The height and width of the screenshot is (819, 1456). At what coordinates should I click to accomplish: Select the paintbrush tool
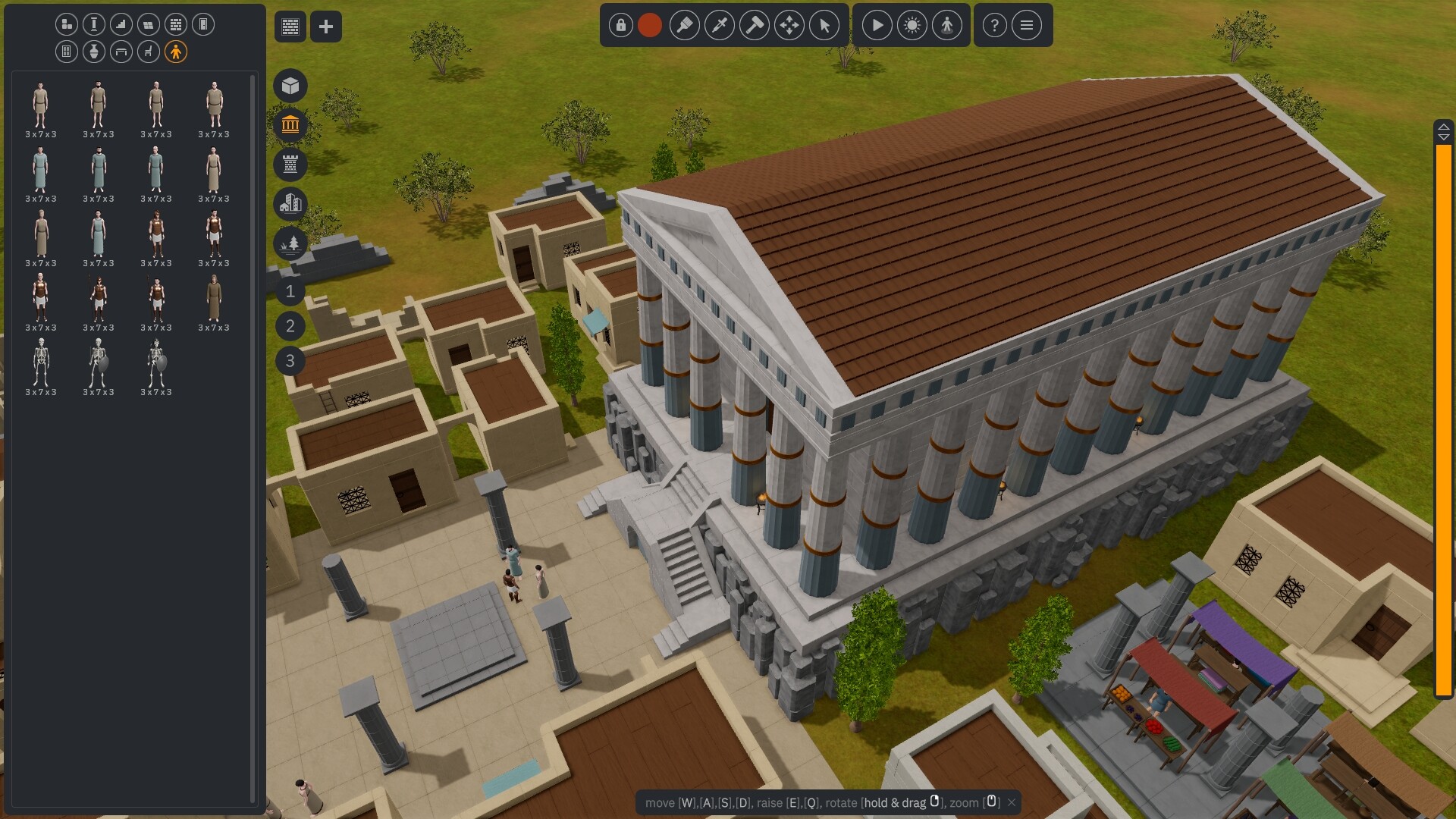(685, 25)
